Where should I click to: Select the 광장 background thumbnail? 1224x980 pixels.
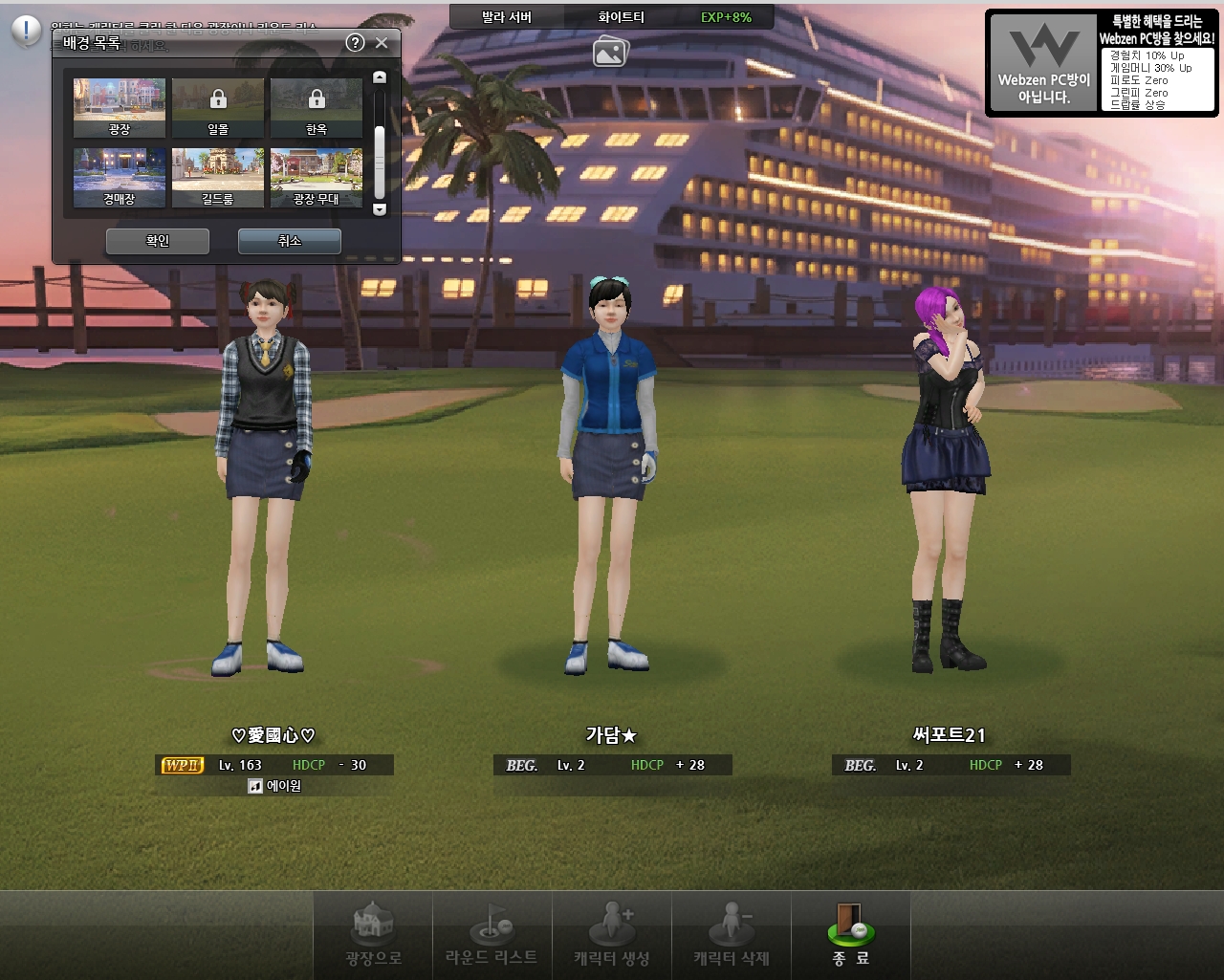tap(120, 108)
